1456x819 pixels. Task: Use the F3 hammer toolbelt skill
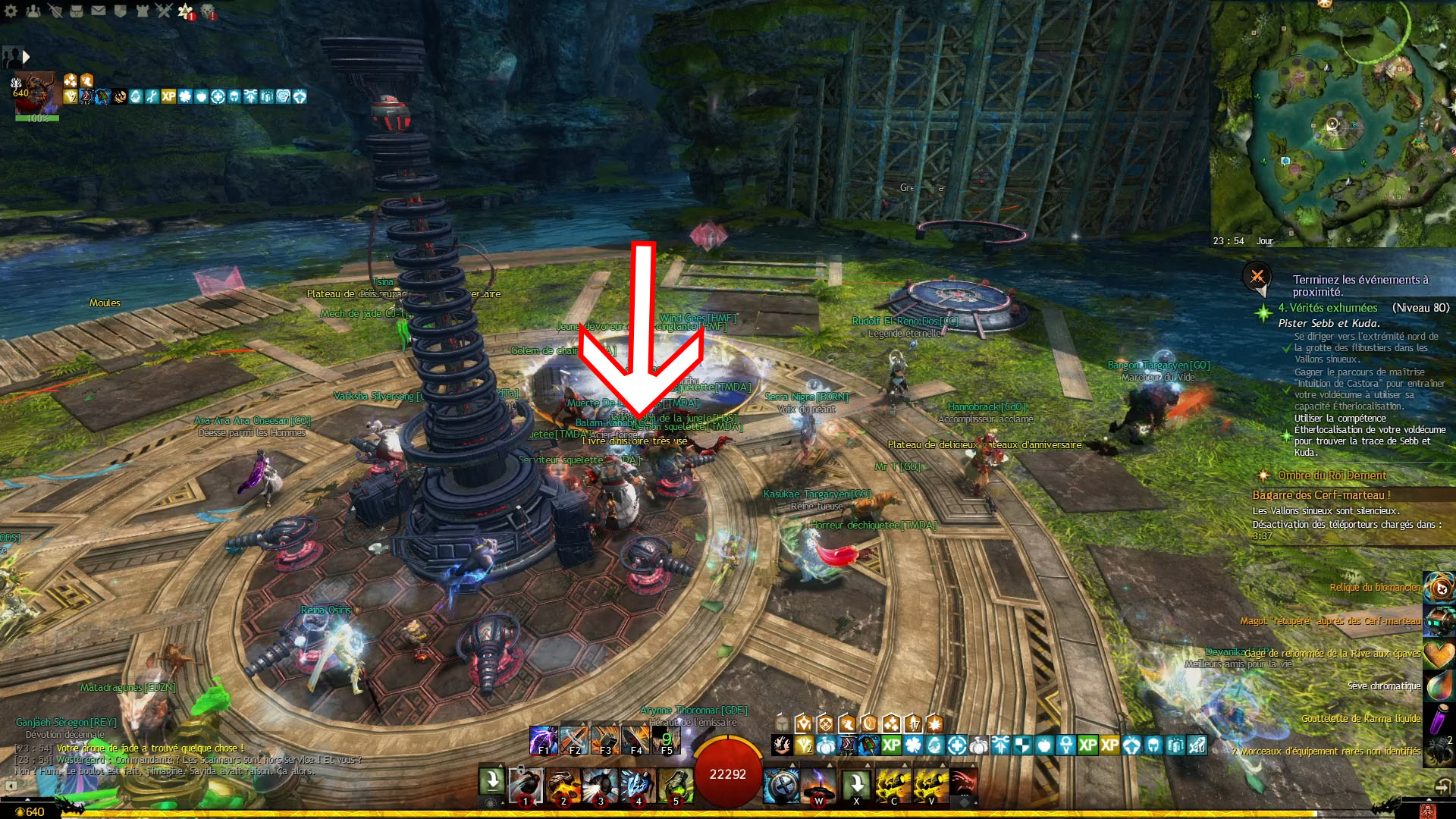[605, 739]
